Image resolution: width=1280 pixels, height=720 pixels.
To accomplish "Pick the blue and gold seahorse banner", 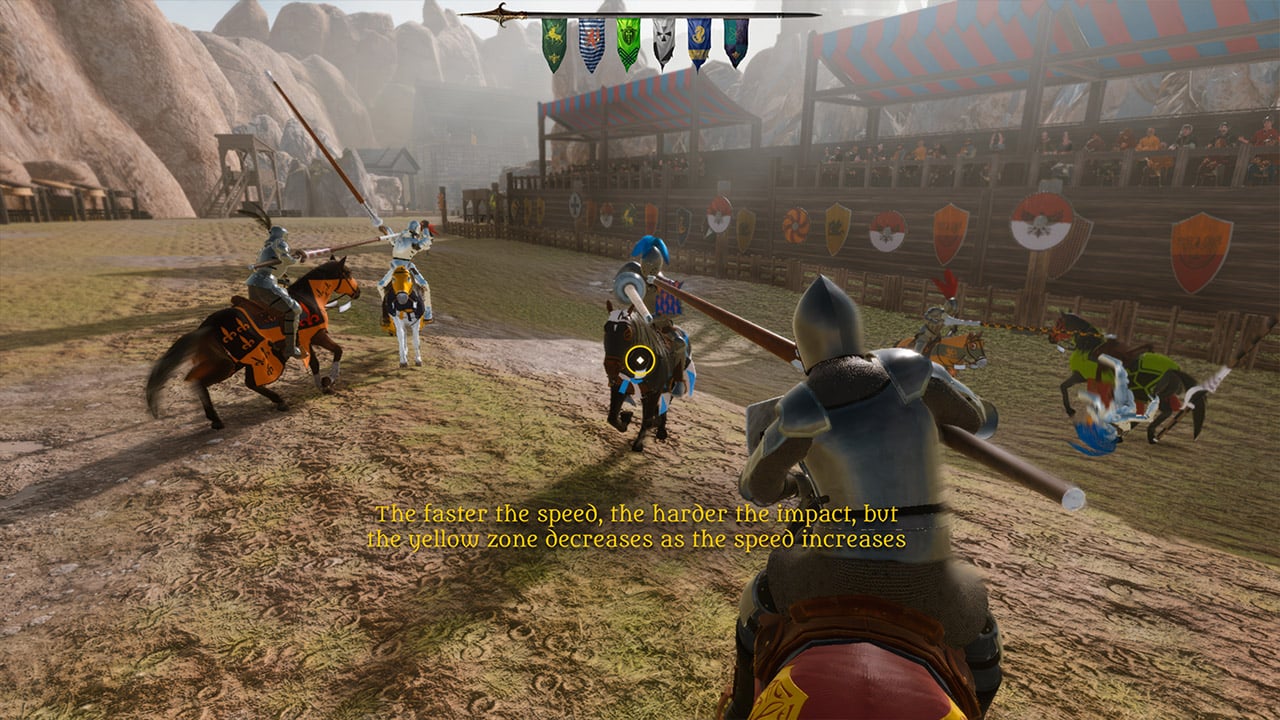I will coord(699,43).
